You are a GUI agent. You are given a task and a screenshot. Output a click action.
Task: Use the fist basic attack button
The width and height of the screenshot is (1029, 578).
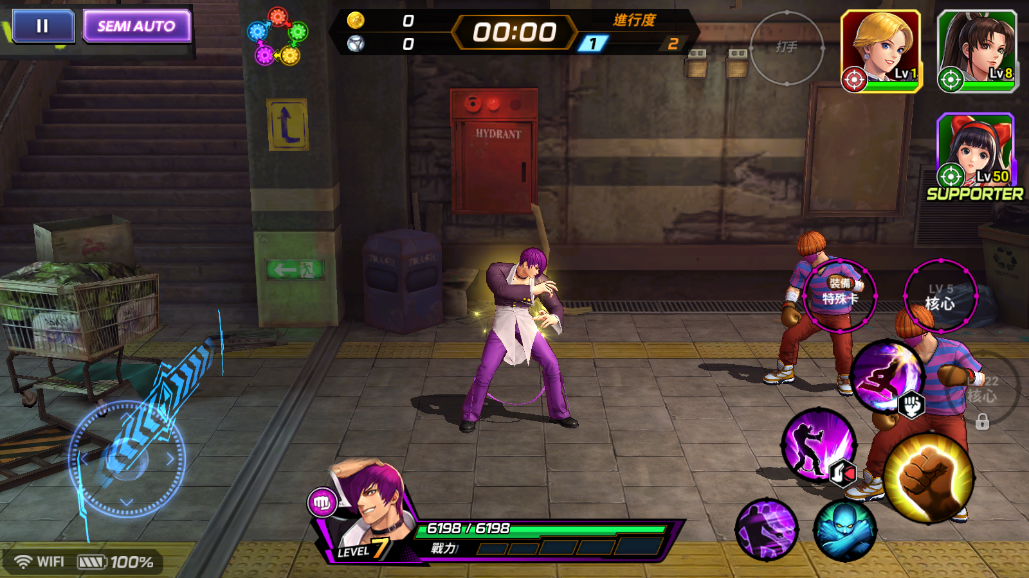pos(928,476)
